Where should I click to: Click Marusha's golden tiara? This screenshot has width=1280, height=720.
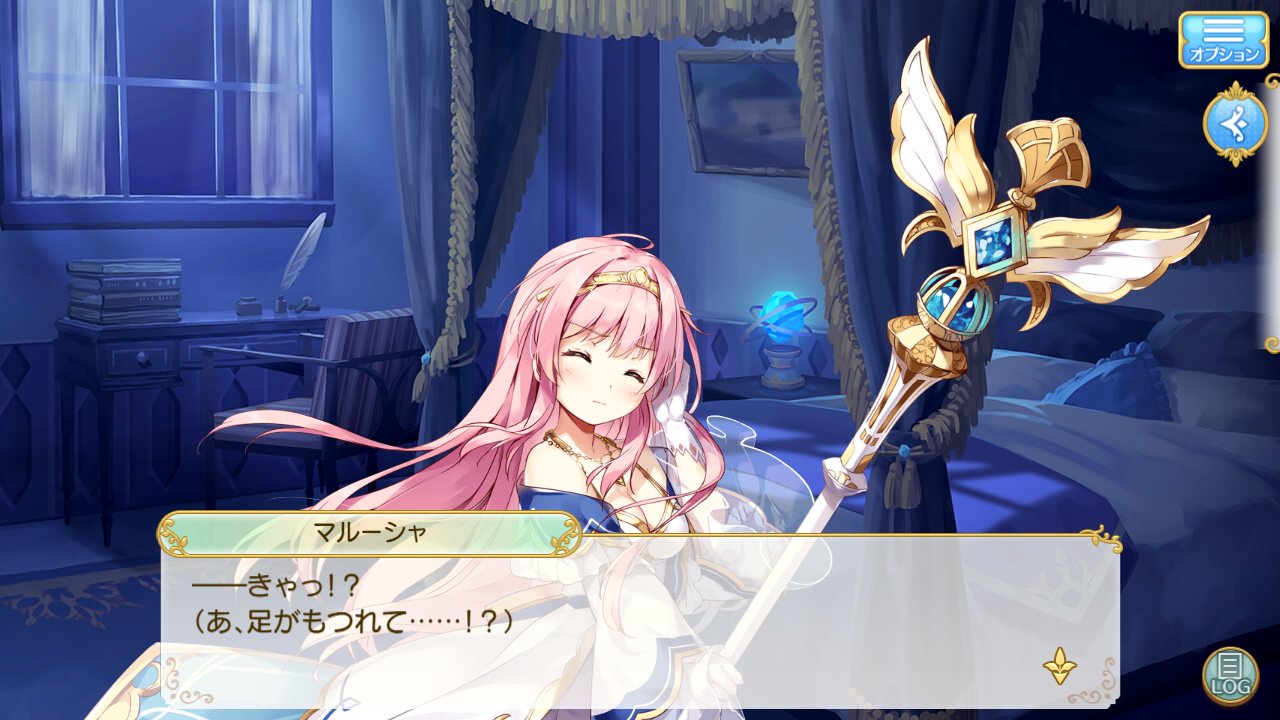click(x=623, y=283)
